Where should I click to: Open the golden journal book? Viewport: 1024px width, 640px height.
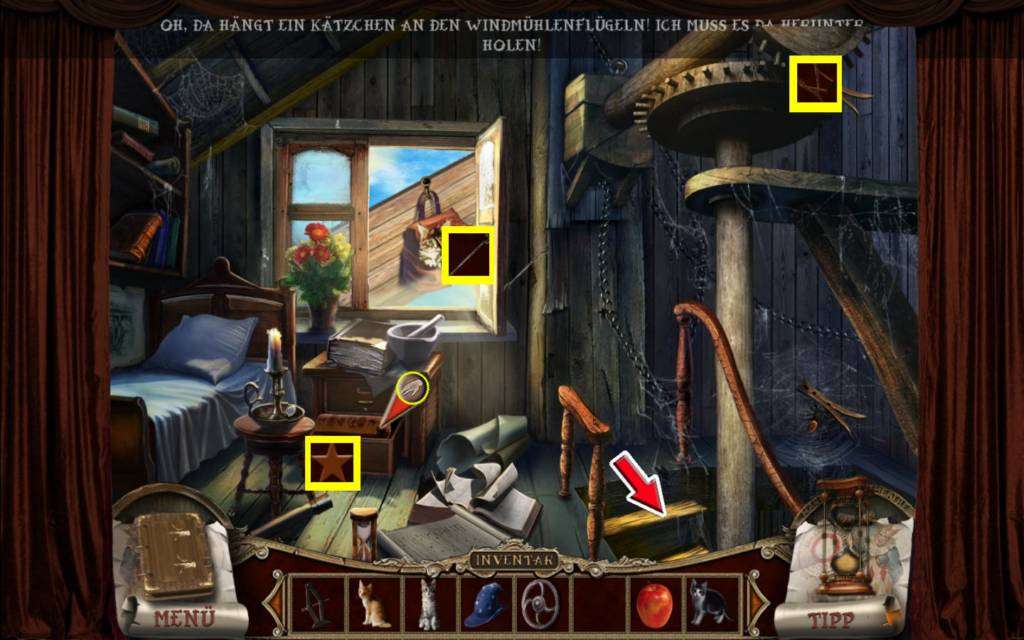click(x=174, y=556)
